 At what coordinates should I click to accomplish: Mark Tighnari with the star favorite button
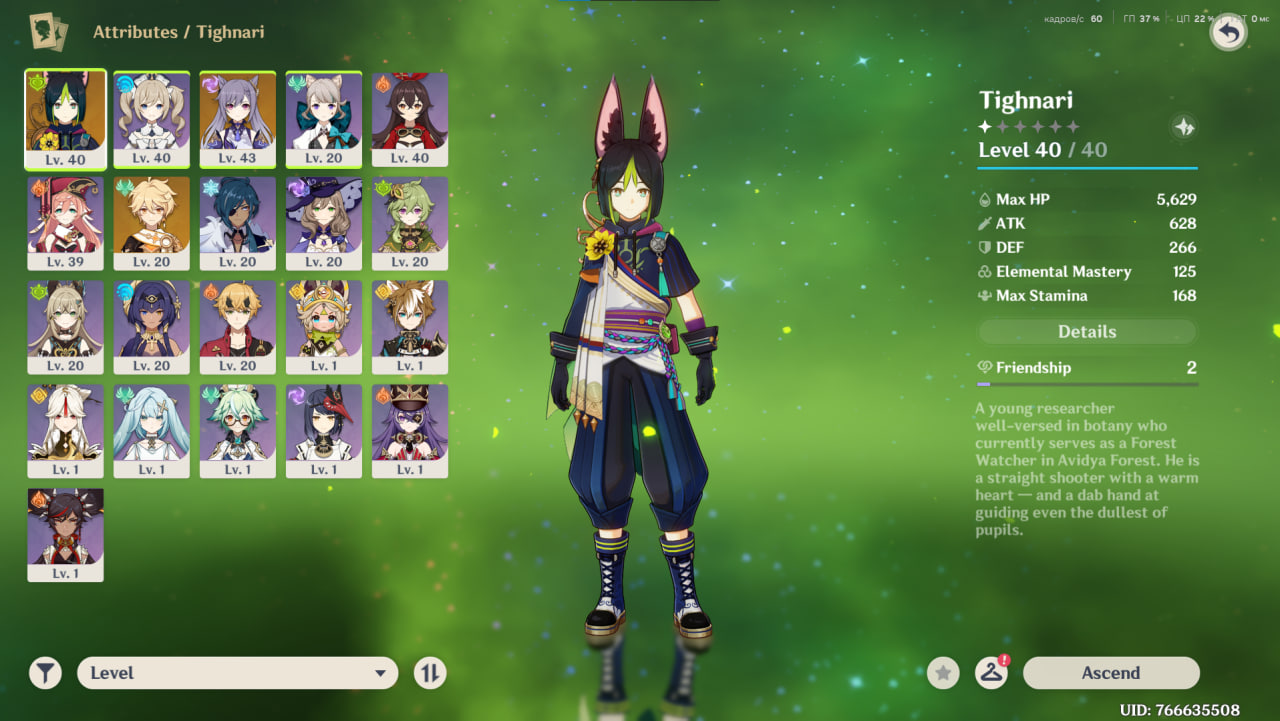coord(942,673)
